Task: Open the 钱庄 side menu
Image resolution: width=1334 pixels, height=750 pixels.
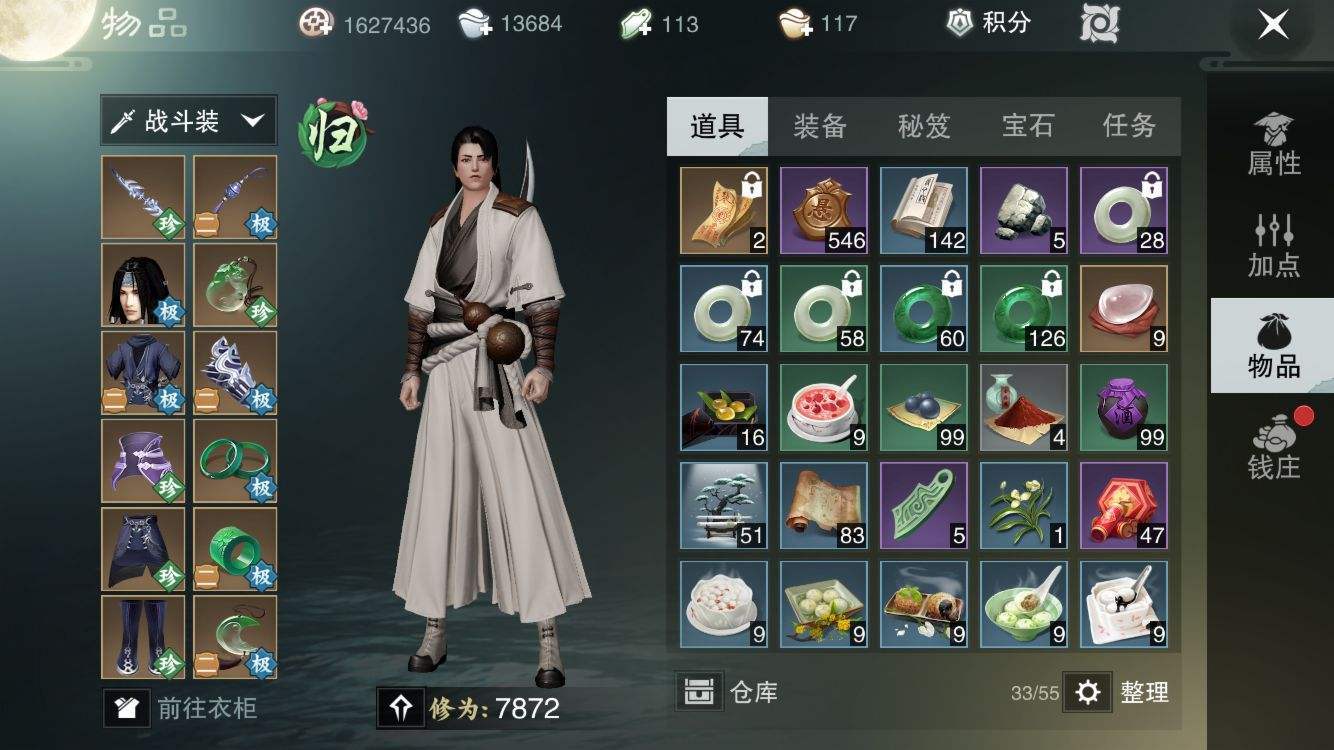Action: pyautogui.click(x=1273, y=447)
